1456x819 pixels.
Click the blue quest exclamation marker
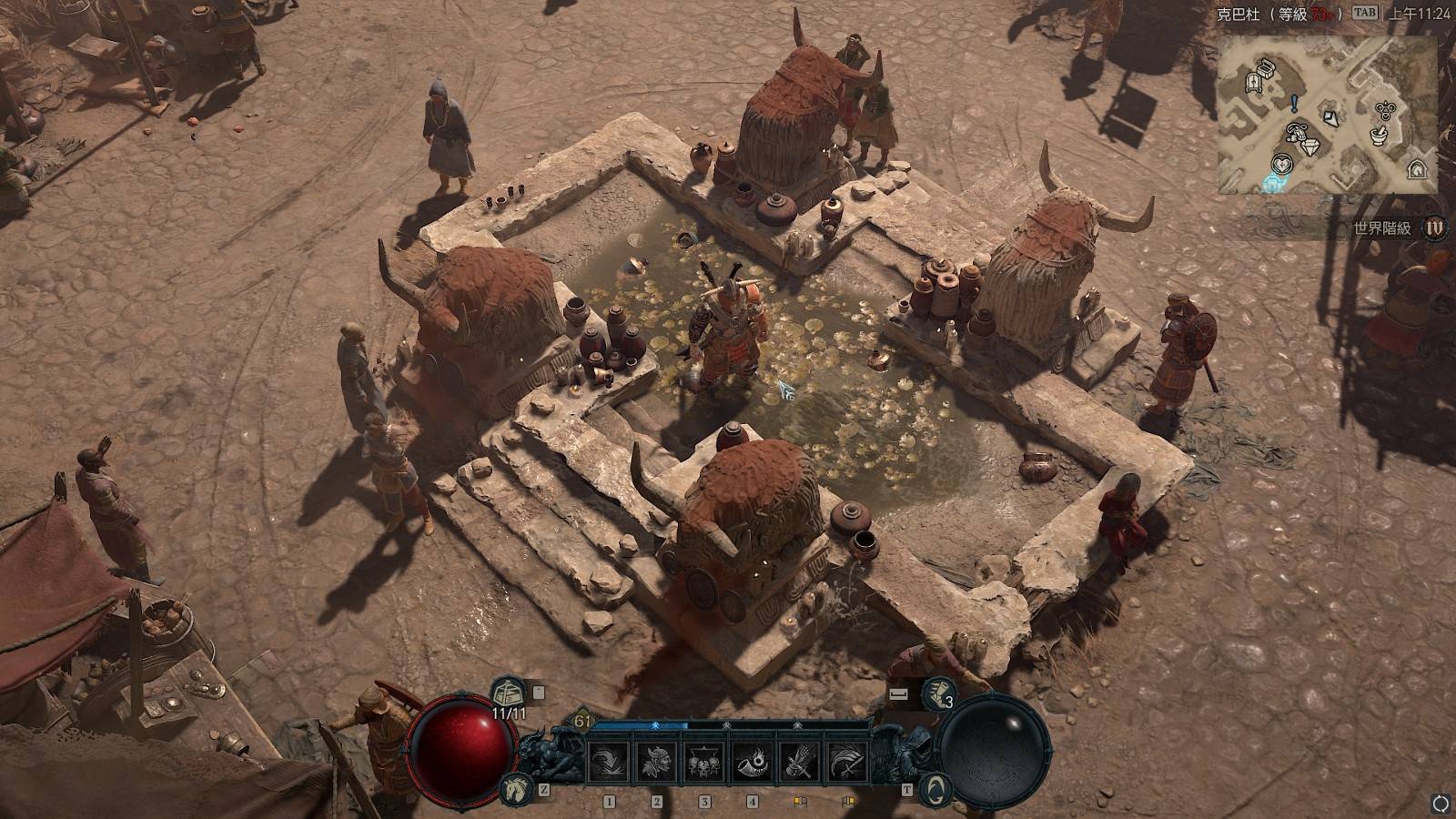point(1293,104)
